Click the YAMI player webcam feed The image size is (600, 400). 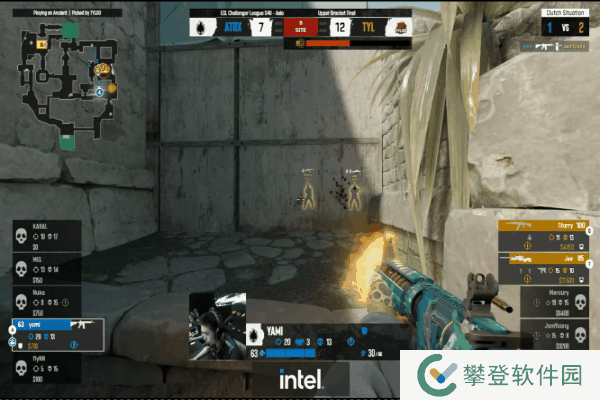pyautogui.click(x=217, y=328)
